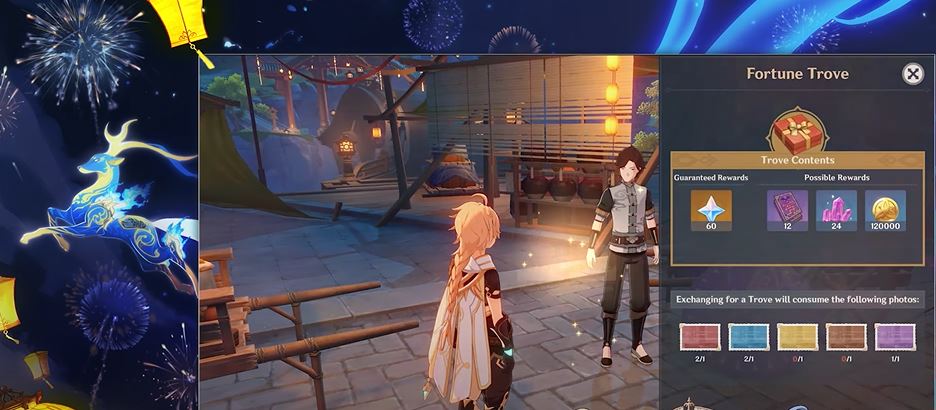936x410 pixels.
Task: Select the blue photo thumbnail
Action: (748, 336)
